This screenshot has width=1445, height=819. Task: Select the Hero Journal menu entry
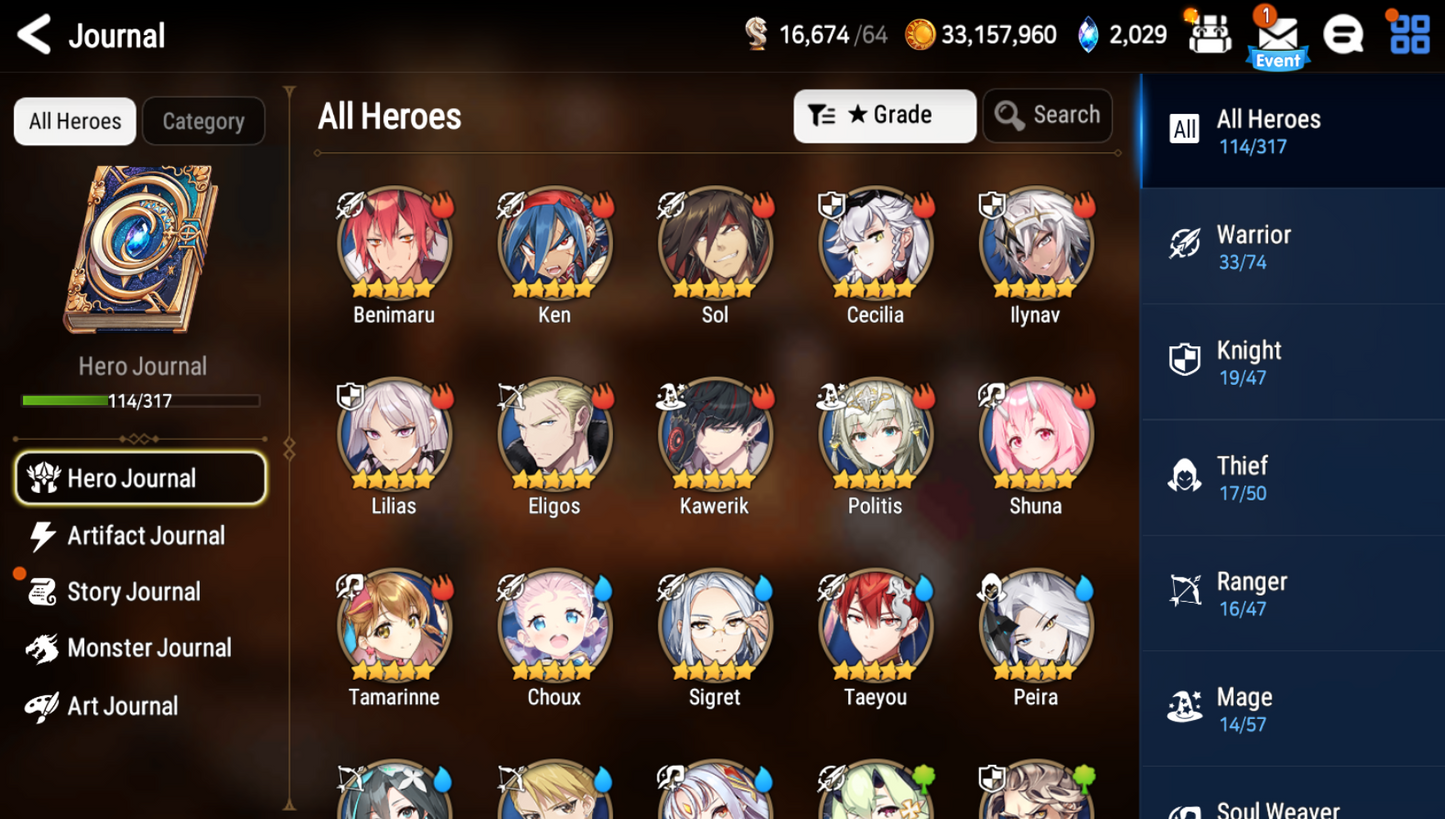tap(140, 478)
